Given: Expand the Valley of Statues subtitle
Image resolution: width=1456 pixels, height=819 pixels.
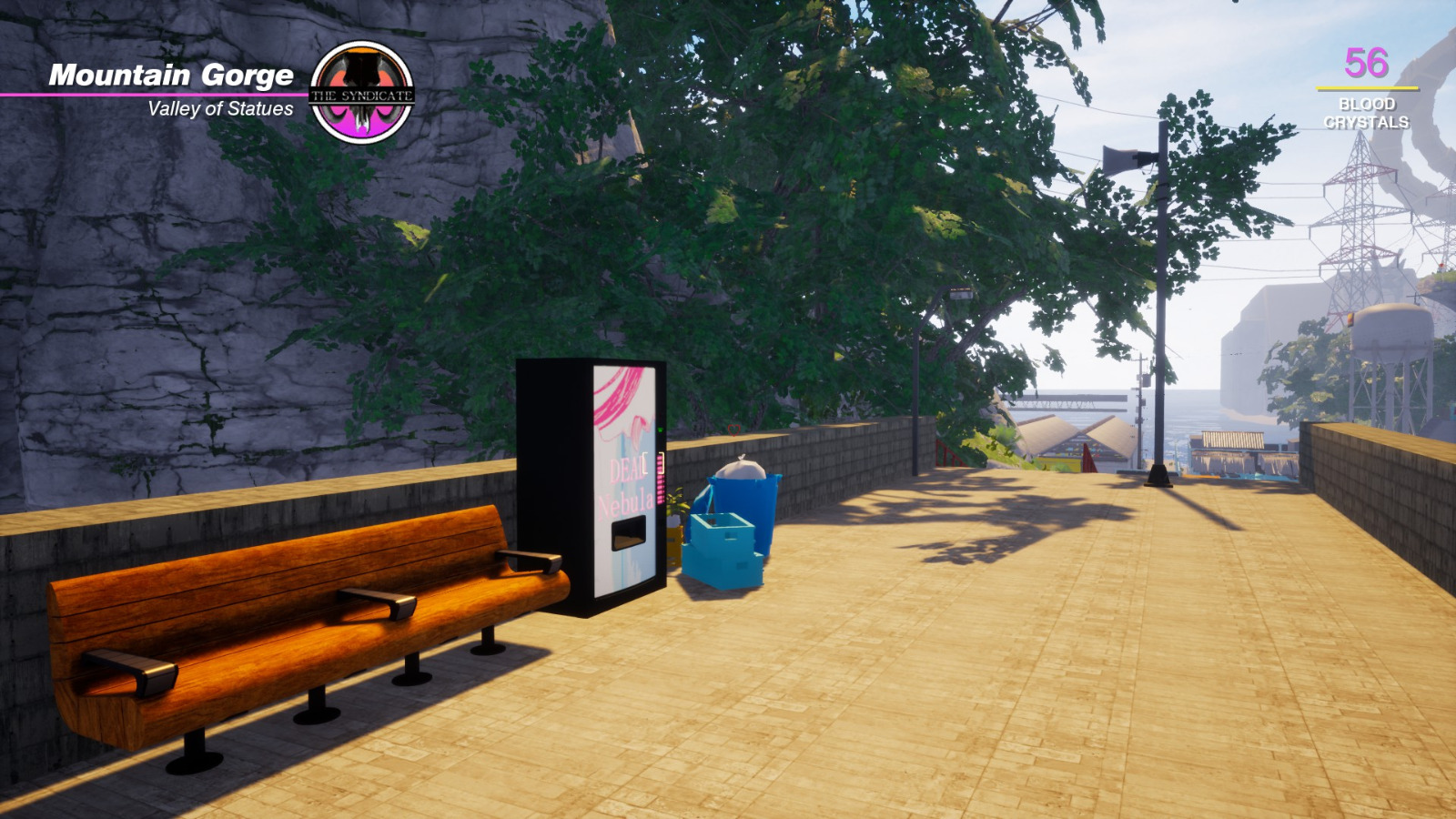Looking at the screenshot, I should pos(221,110).
